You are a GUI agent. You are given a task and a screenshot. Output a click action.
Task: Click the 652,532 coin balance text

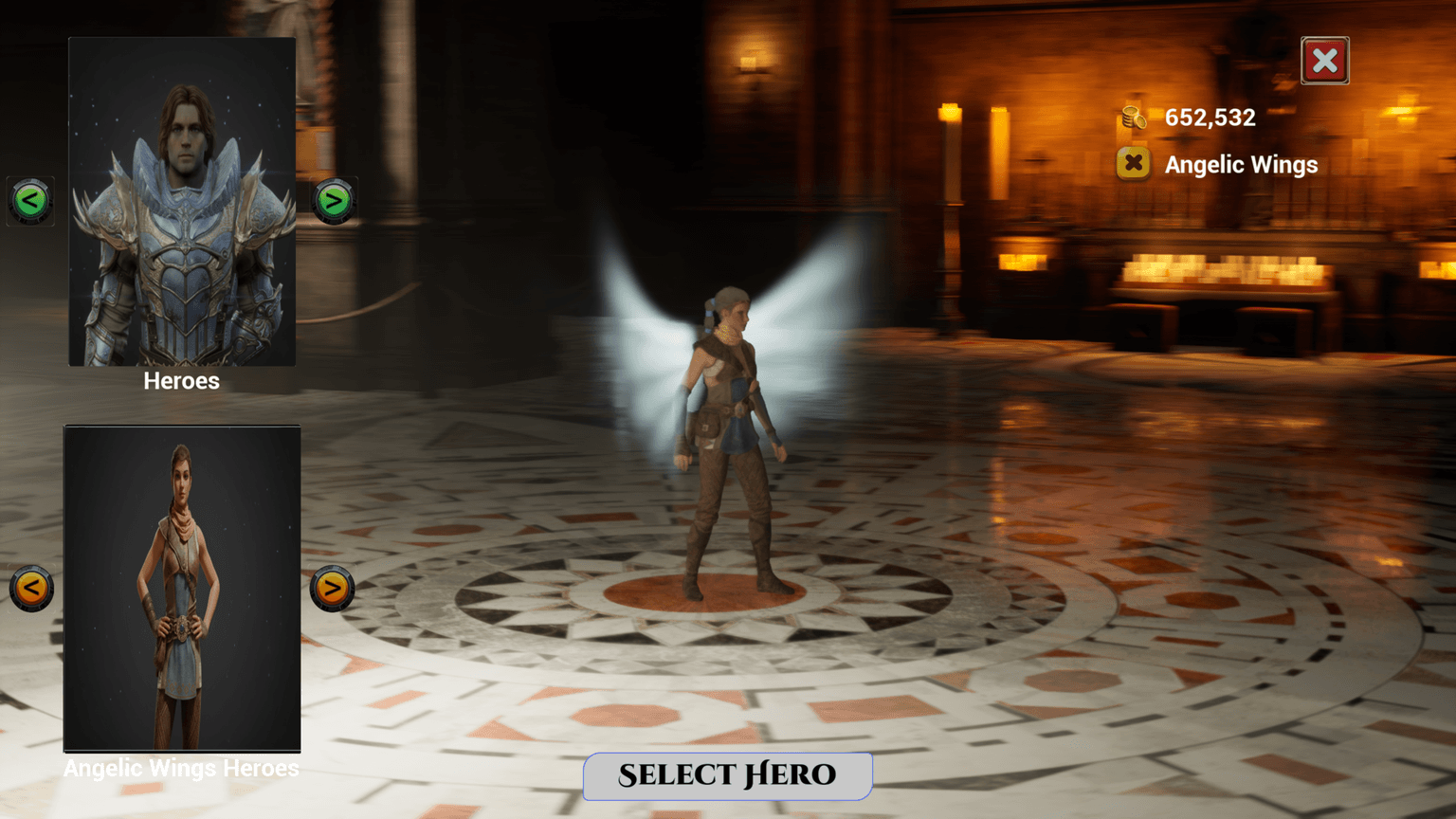pyautogui.click(x=1209, y=118)
